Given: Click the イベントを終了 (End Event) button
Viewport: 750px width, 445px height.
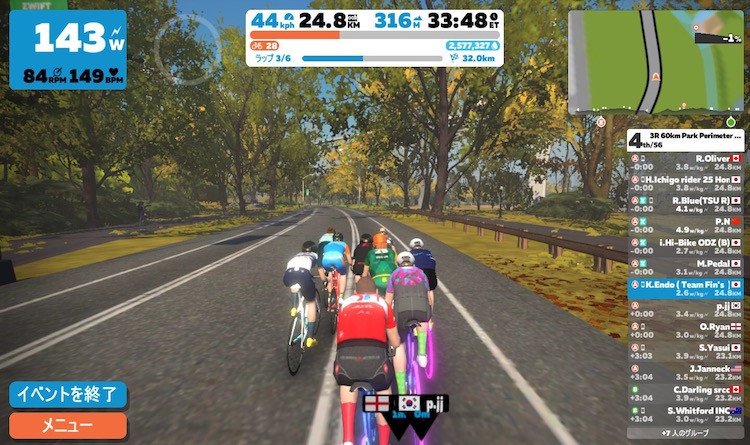Looking at the screenshot, I should [x=68, y=394].
